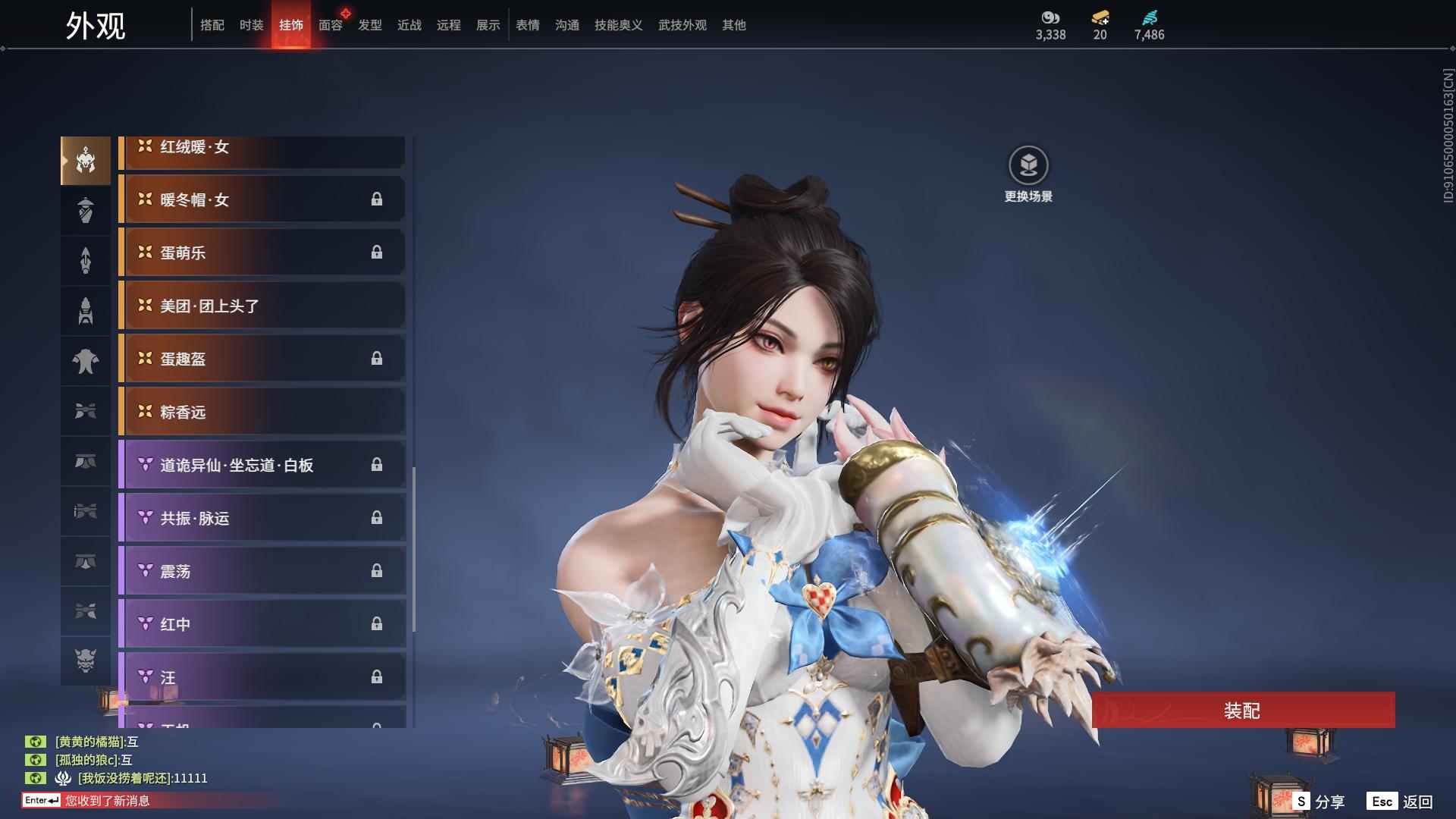Open the oni mask accessory category
The height and width of the screenshot is (819, 1456).
[86, 661]
